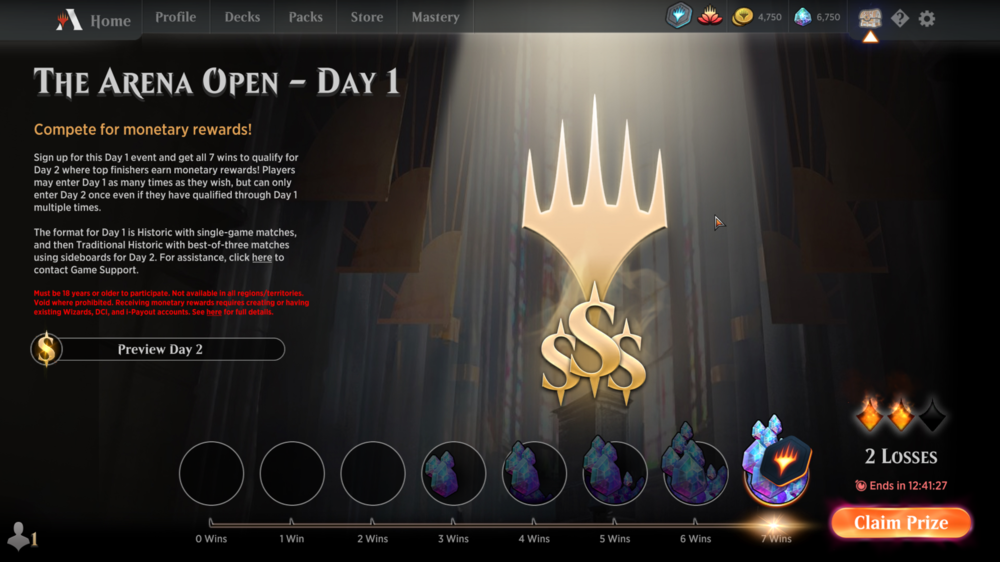Inspect the 3 Wins gem reward
The height and width of the screenshot is (562, 1000).
(x=453, y=472)
